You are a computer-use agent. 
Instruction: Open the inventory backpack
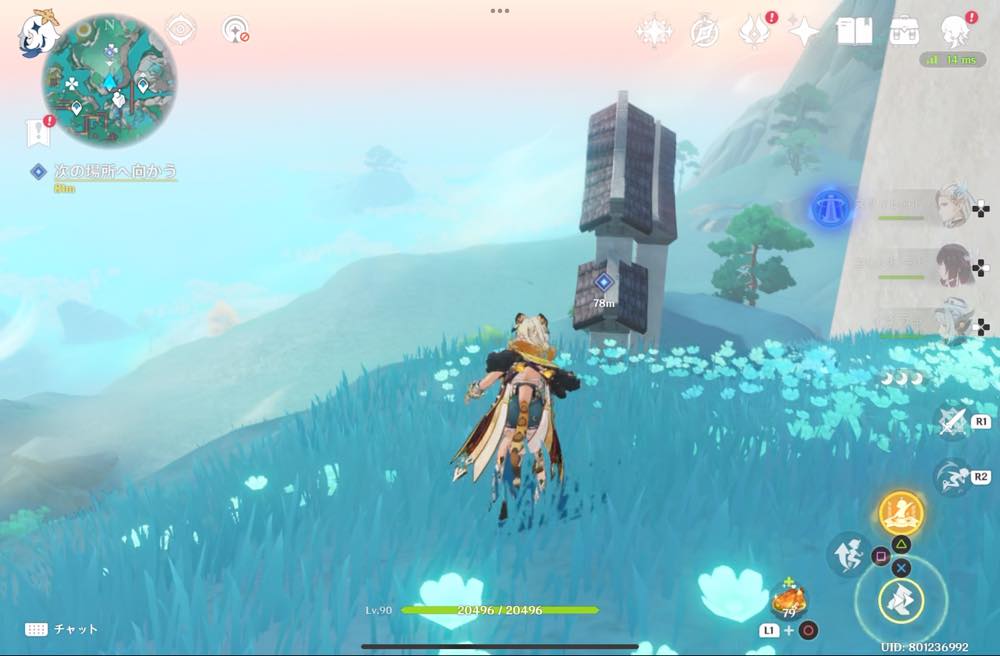pyautogui.click(x=904, y=32)
